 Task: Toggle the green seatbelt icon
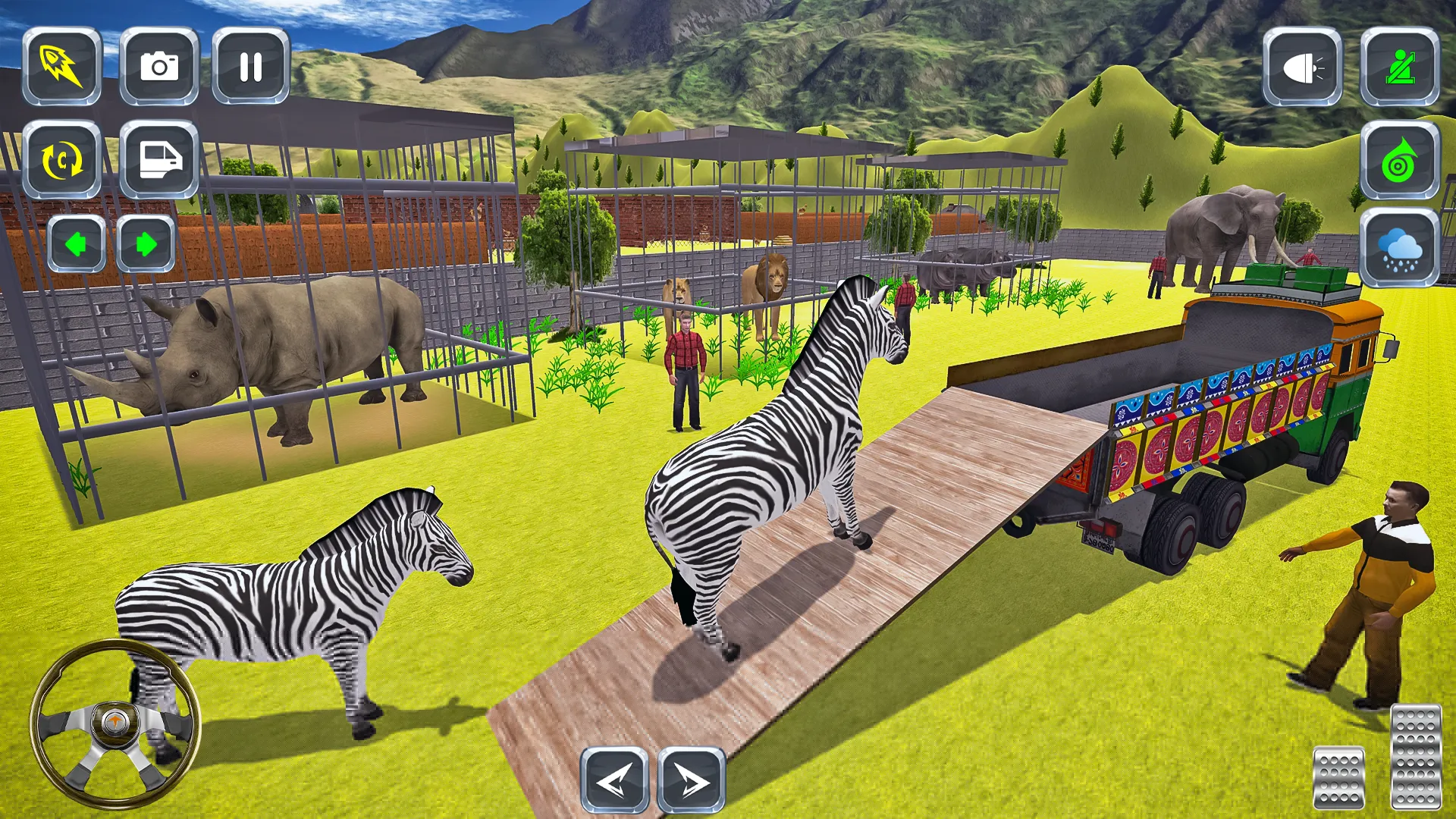[1400, 67]
